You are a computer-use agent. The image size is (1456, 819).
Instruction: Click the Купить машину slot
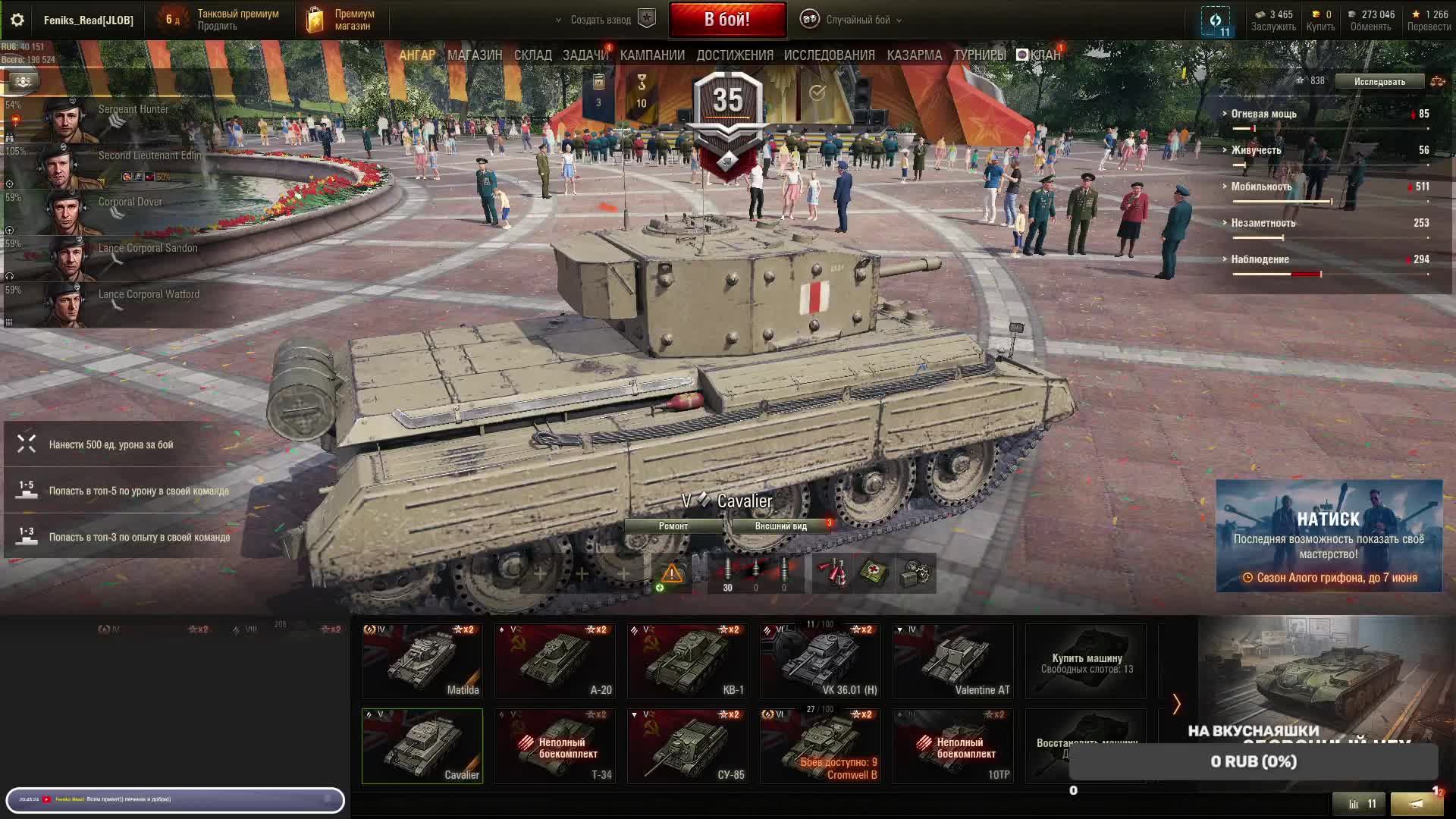[1086, 661]
